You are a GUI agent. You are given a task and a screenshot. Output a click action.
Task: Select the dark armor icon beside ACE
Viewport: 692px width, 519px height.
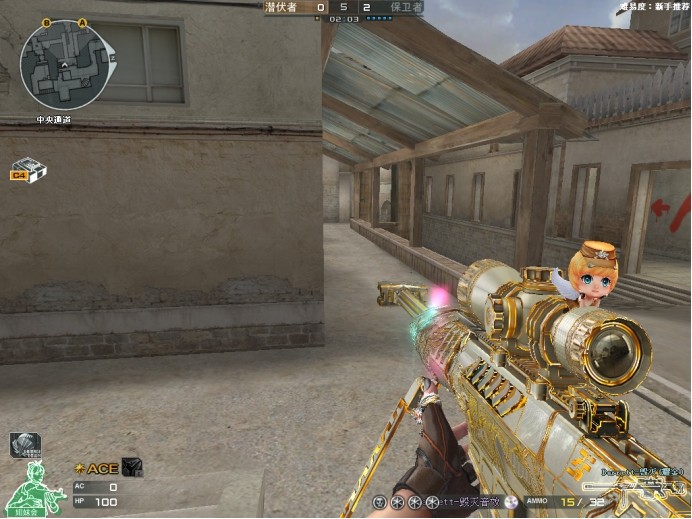coord(131,467)
